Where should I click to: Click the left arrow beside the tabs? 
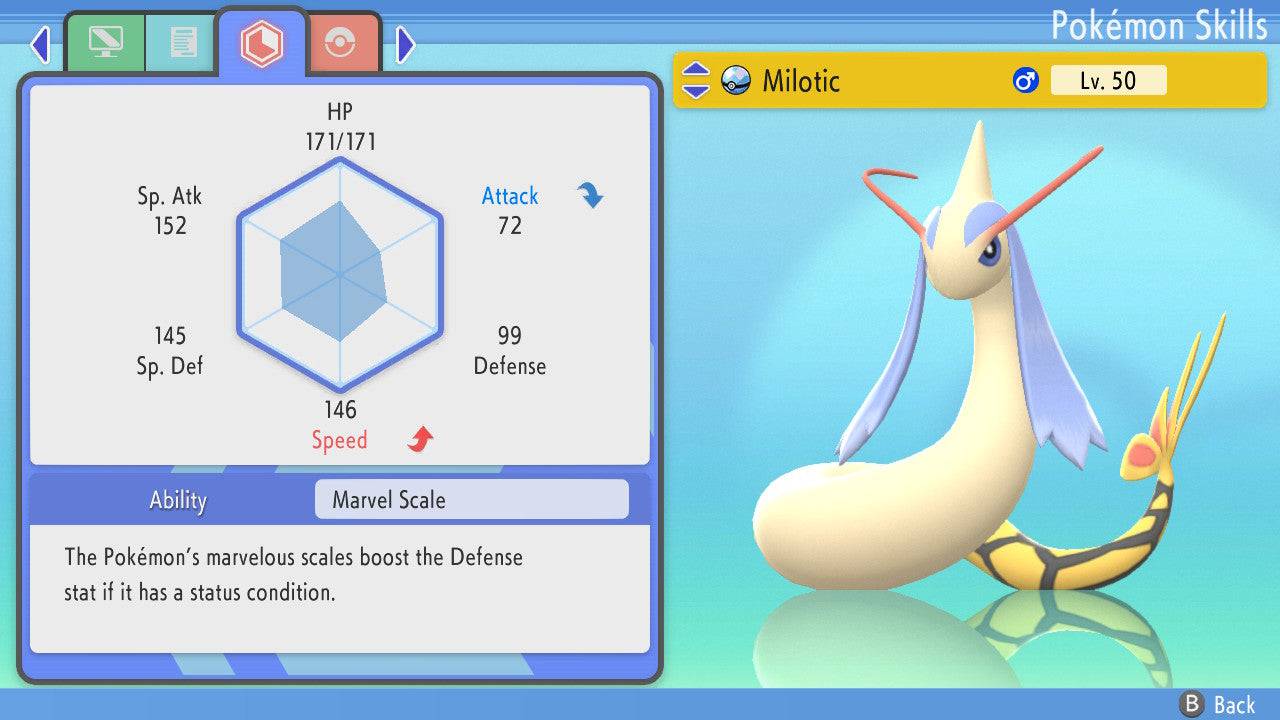(x=40, y=44)
